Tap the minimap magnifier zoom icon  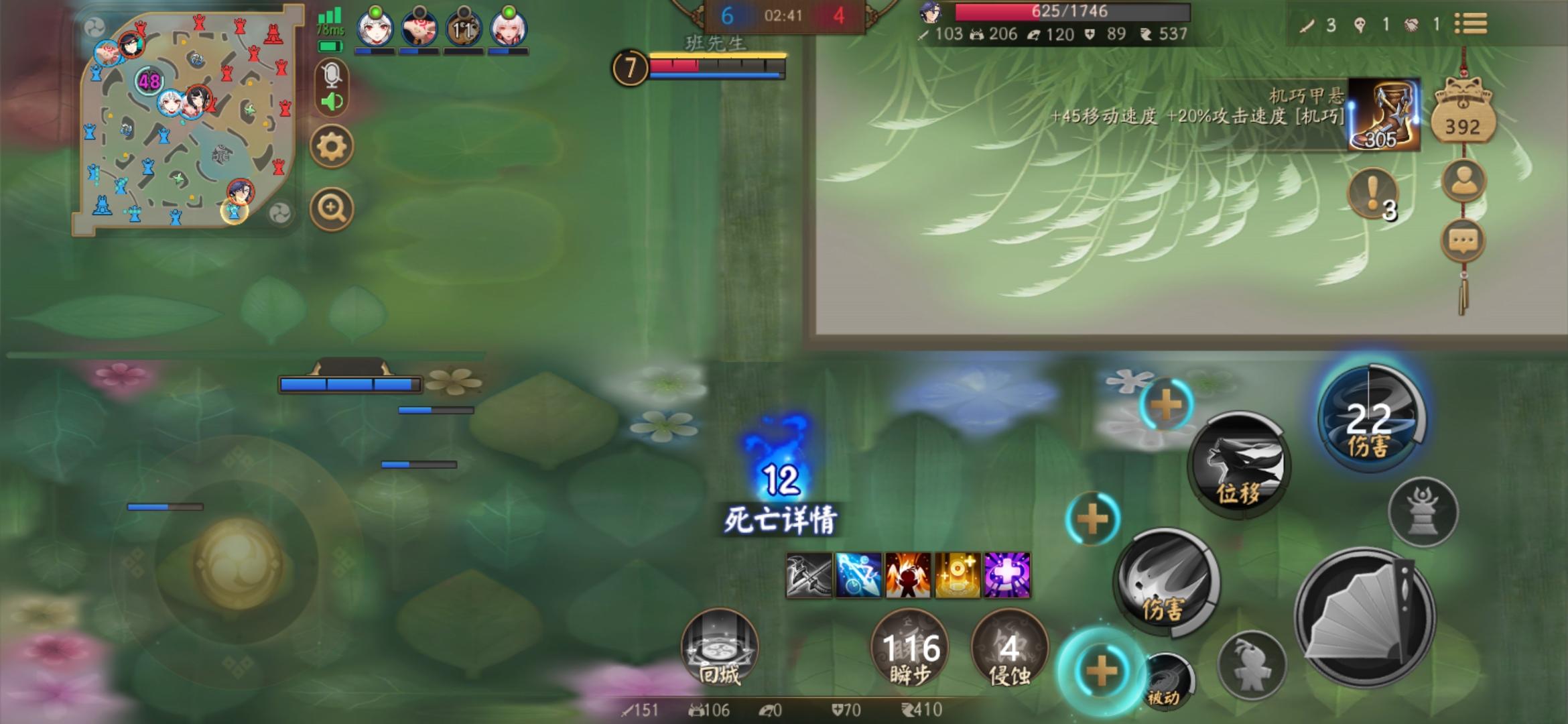(x=331, y=208)
